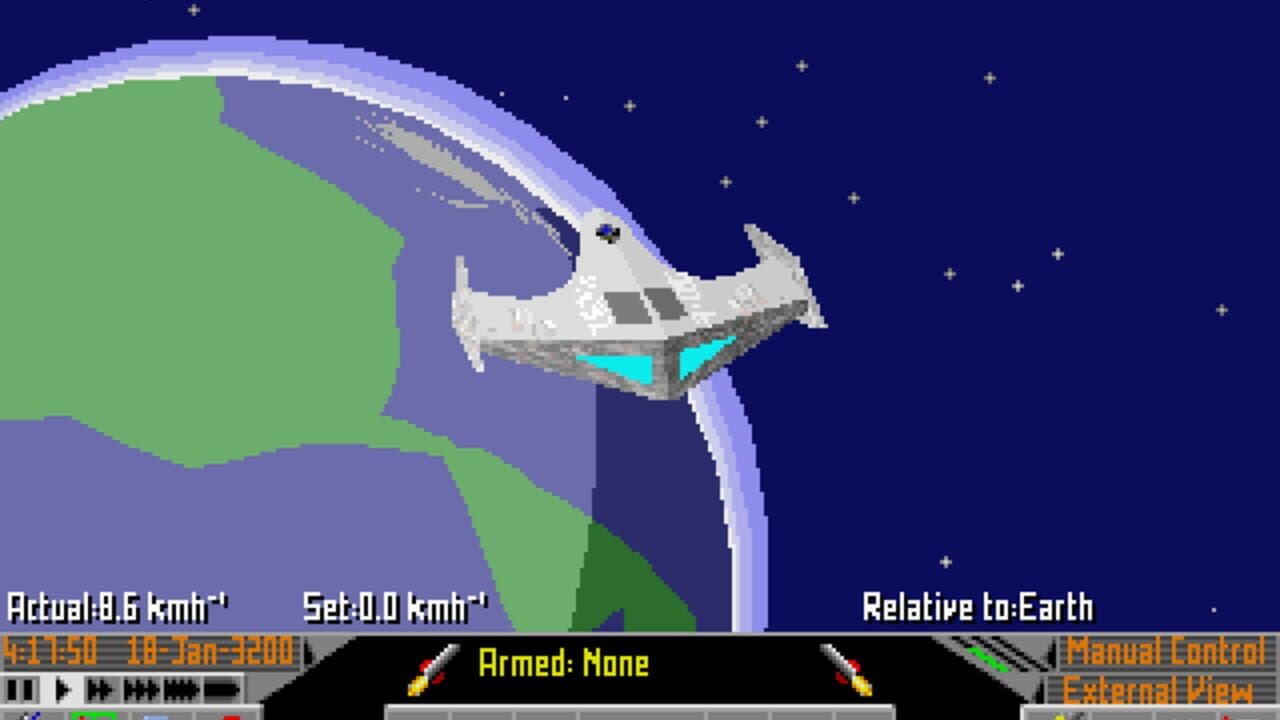Expand the arrow beside the date display
The image size is (1280, 720).
308,652
